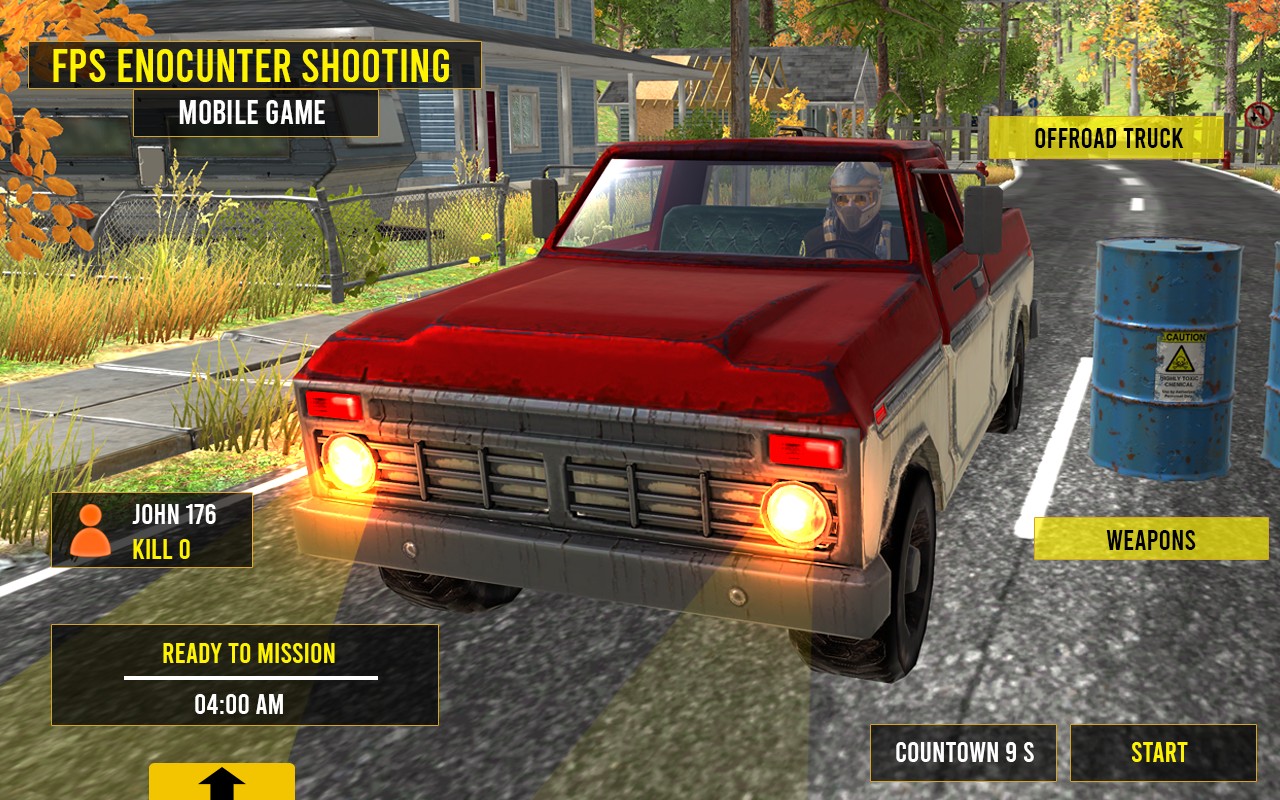Click the yellow up arrow button
This screenshot has height=800, width=1280.
pos(222,783)
